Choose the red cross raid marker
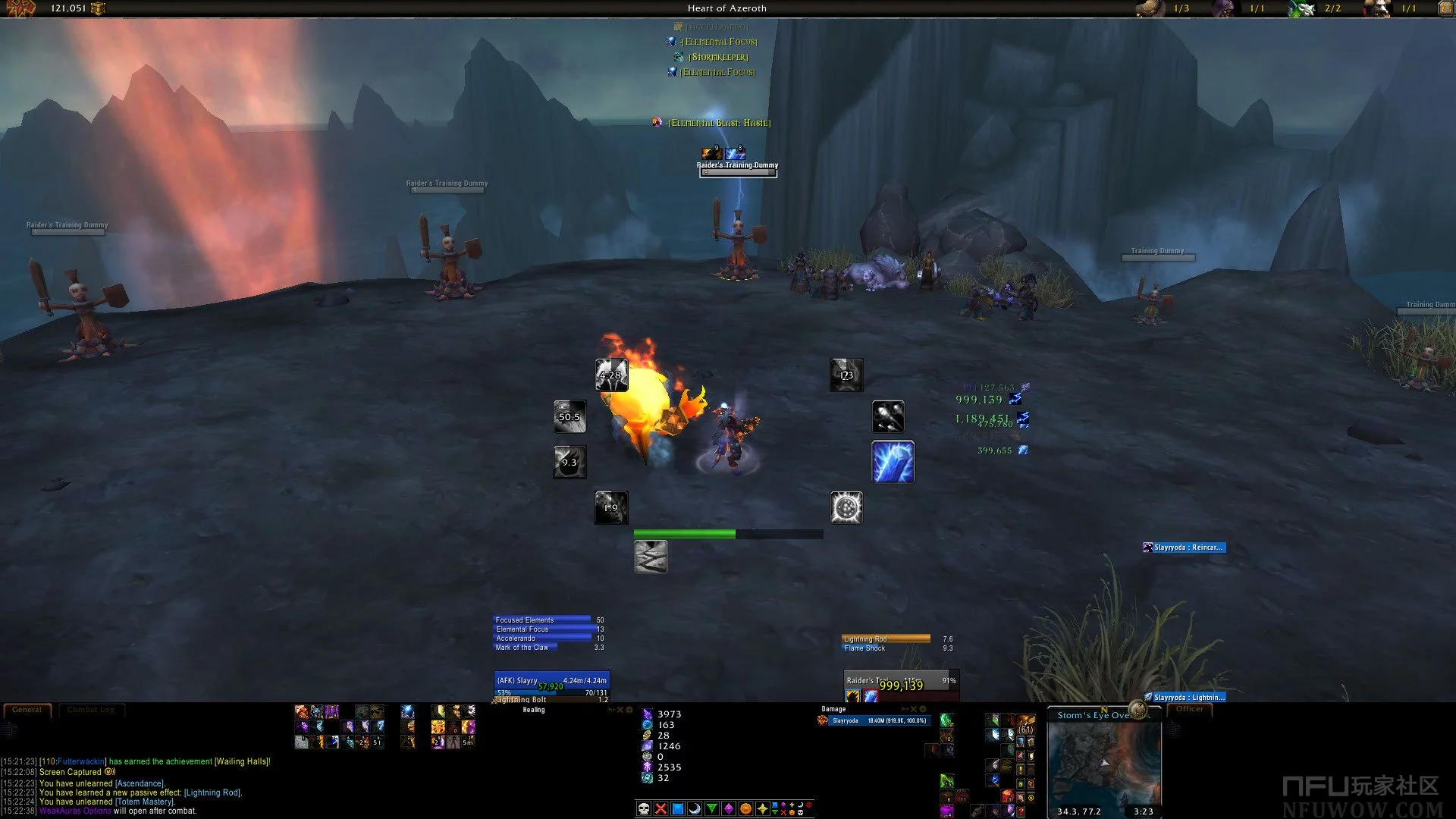The height and width of the screenshot is (819, 1456). point(661,808)
